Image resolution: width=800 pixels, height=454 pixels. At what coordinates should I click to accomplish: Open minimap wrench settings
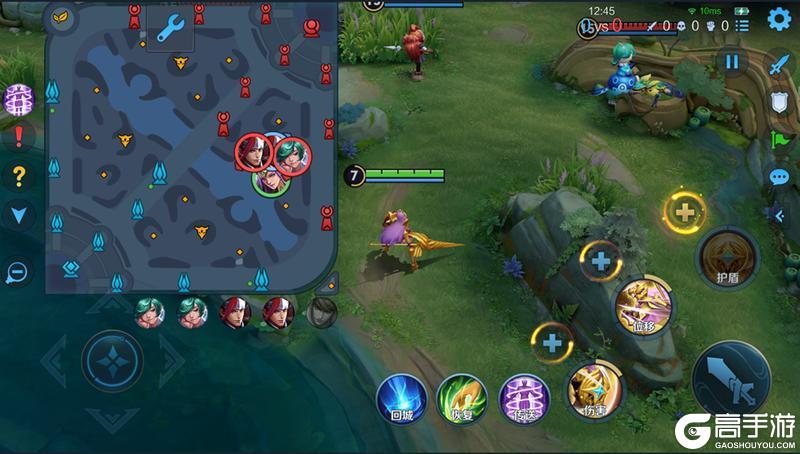[170, 27]
